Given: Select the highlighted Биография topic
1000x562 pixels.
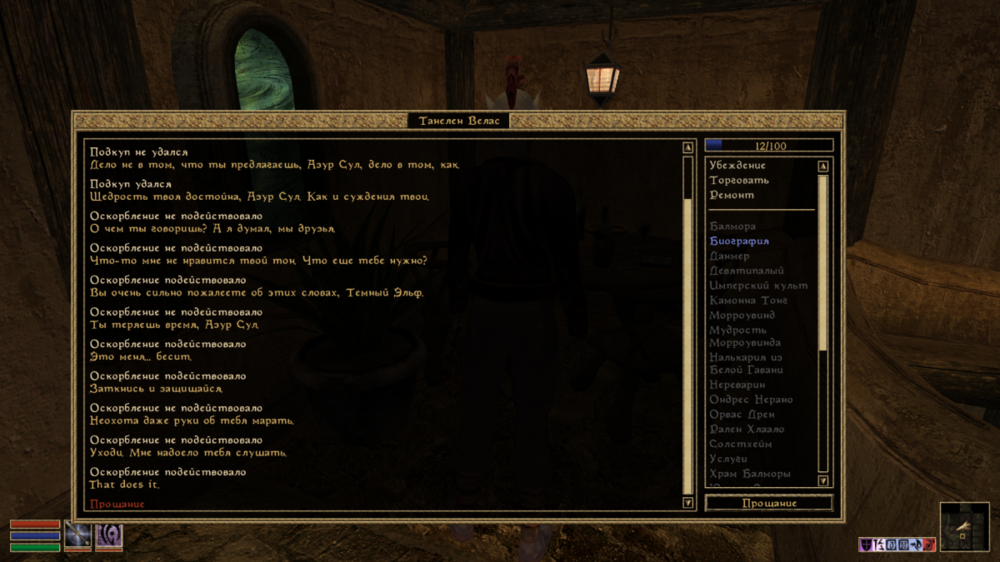Looking at the screenshot, I should tap(739, 242).
